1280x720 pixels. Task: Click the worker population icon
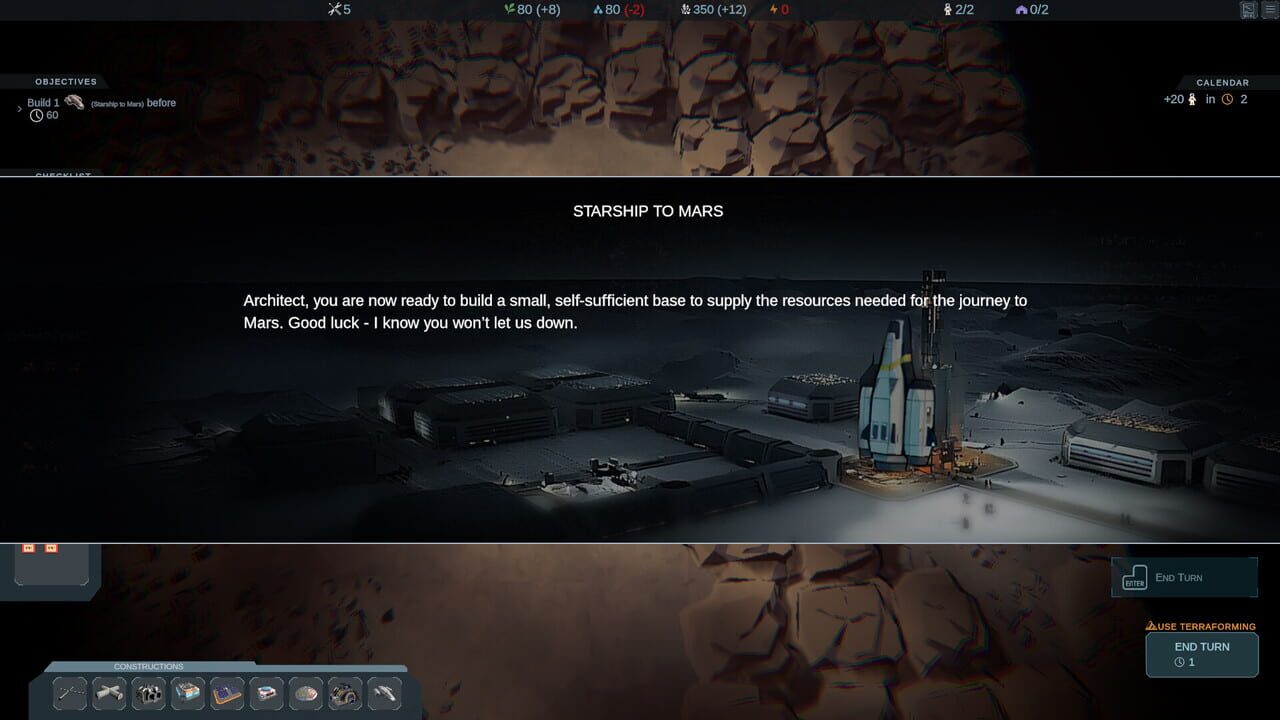(946, 10)
